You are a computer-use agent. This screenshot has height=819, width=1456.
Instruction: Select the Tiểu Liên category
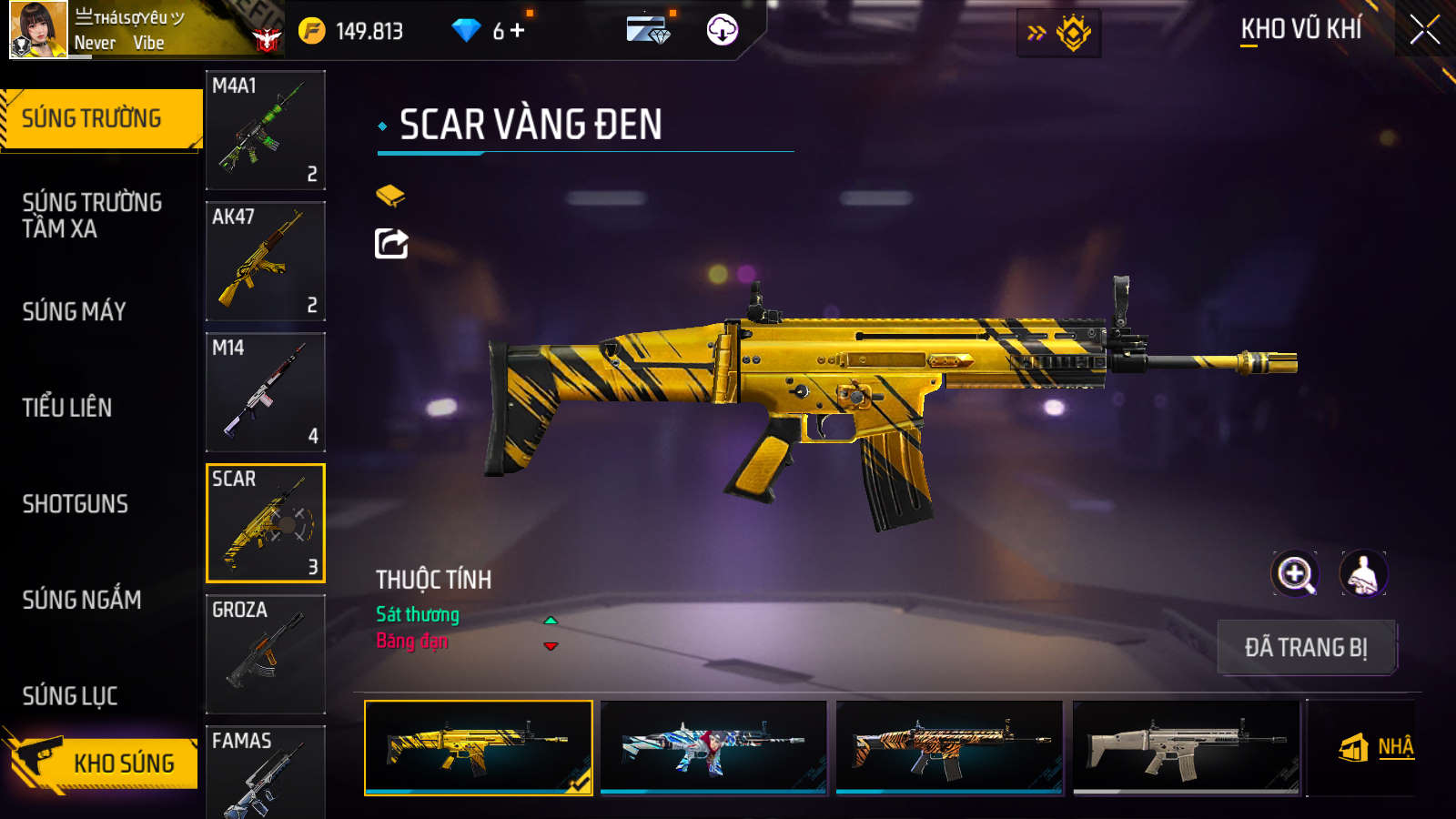pyautogui.click(x=67, y=408)
